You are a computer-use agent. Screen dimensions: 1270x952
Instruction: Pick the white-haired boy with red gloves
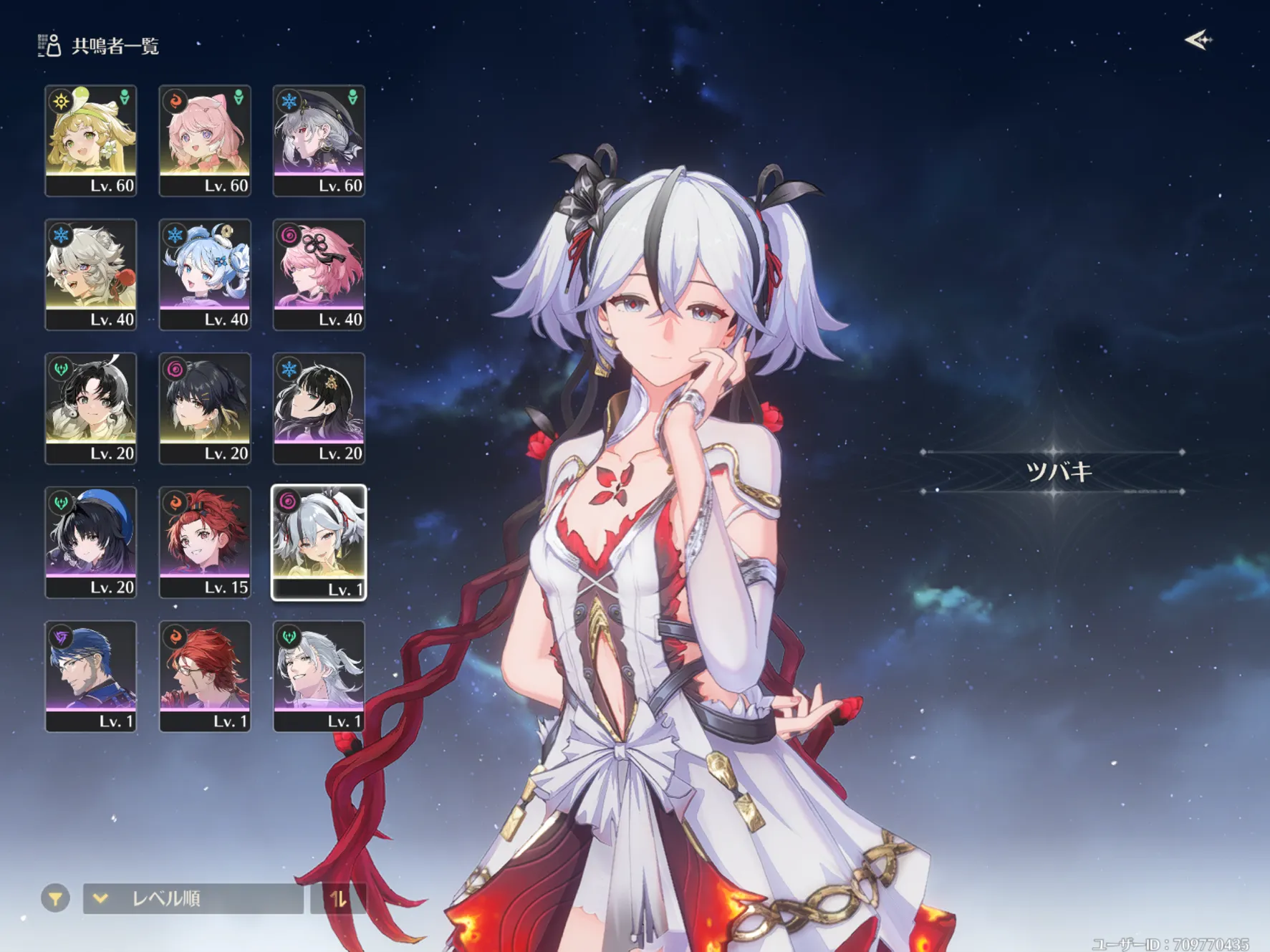pyautogui.click(x=91, y=274)
